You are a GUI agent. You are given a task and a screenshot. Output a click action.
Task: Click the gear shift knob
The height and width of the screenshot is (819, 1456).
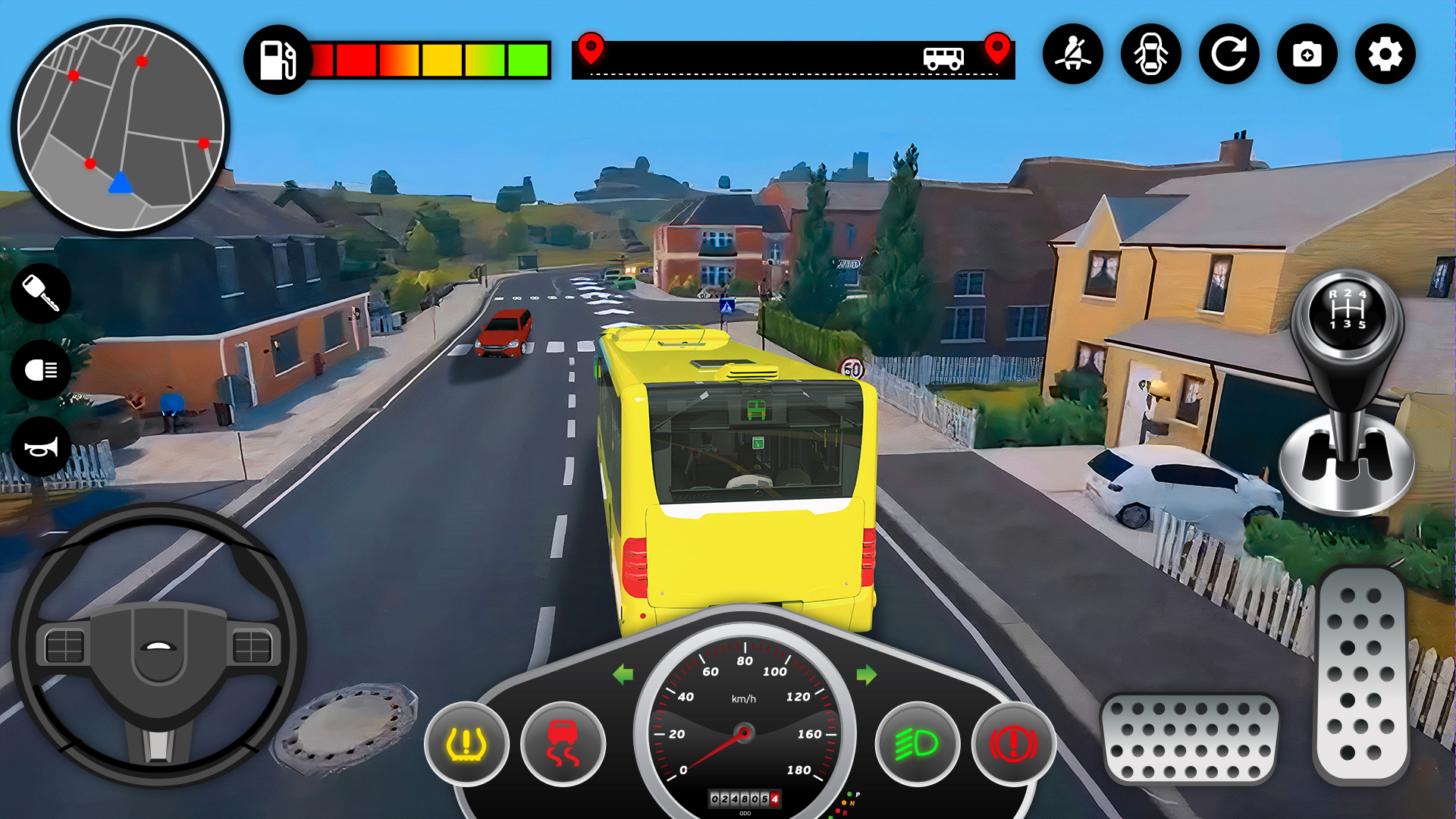[1347, 312]
